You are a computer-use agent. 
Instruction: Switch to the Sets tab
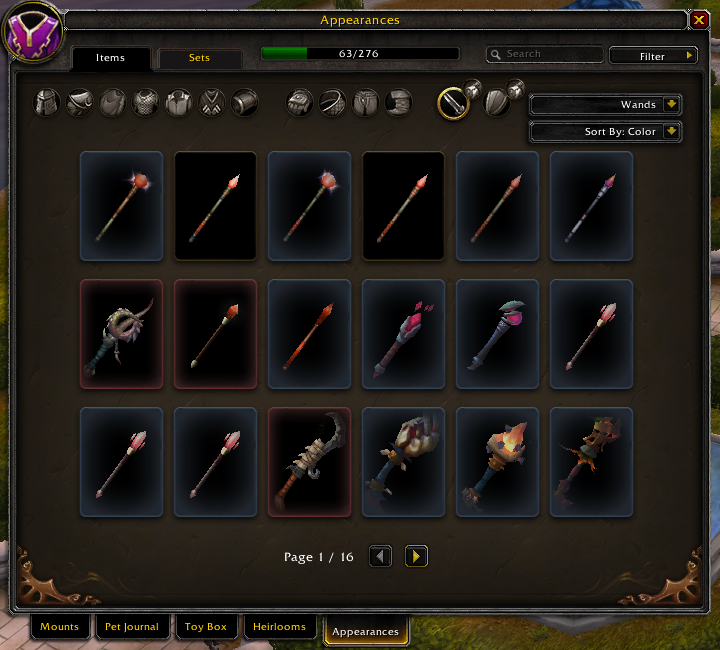(200, 58)
